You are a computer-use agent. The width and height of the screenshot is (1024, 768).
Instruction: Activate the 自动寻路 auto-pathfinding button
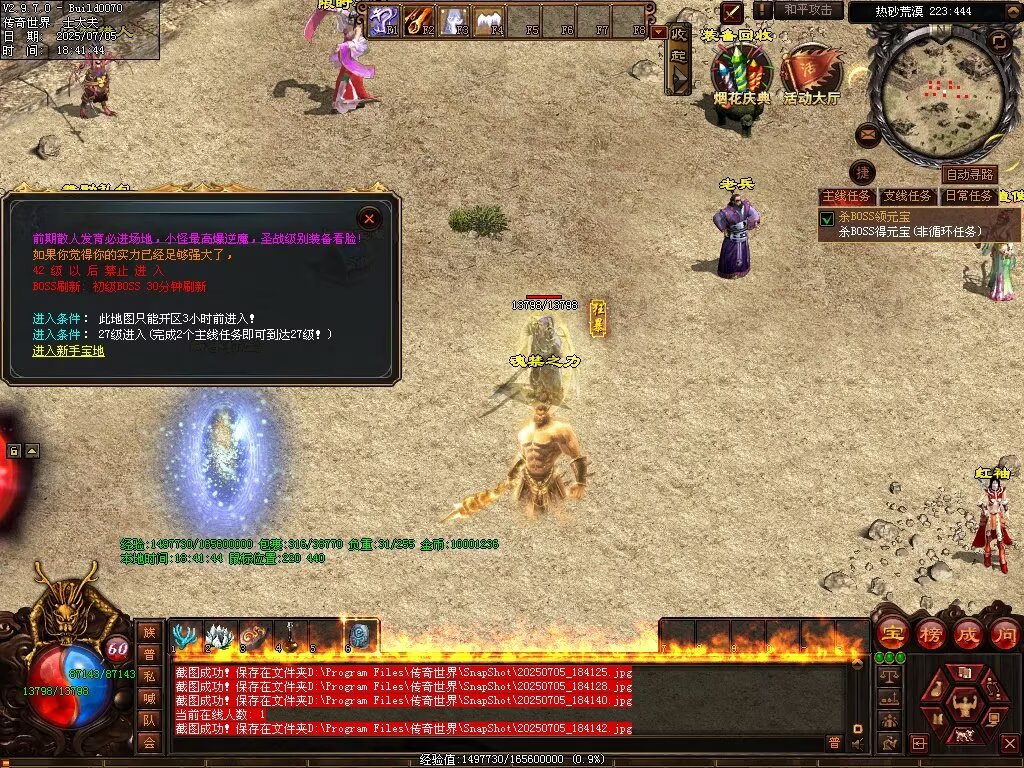tap(969, 175)
